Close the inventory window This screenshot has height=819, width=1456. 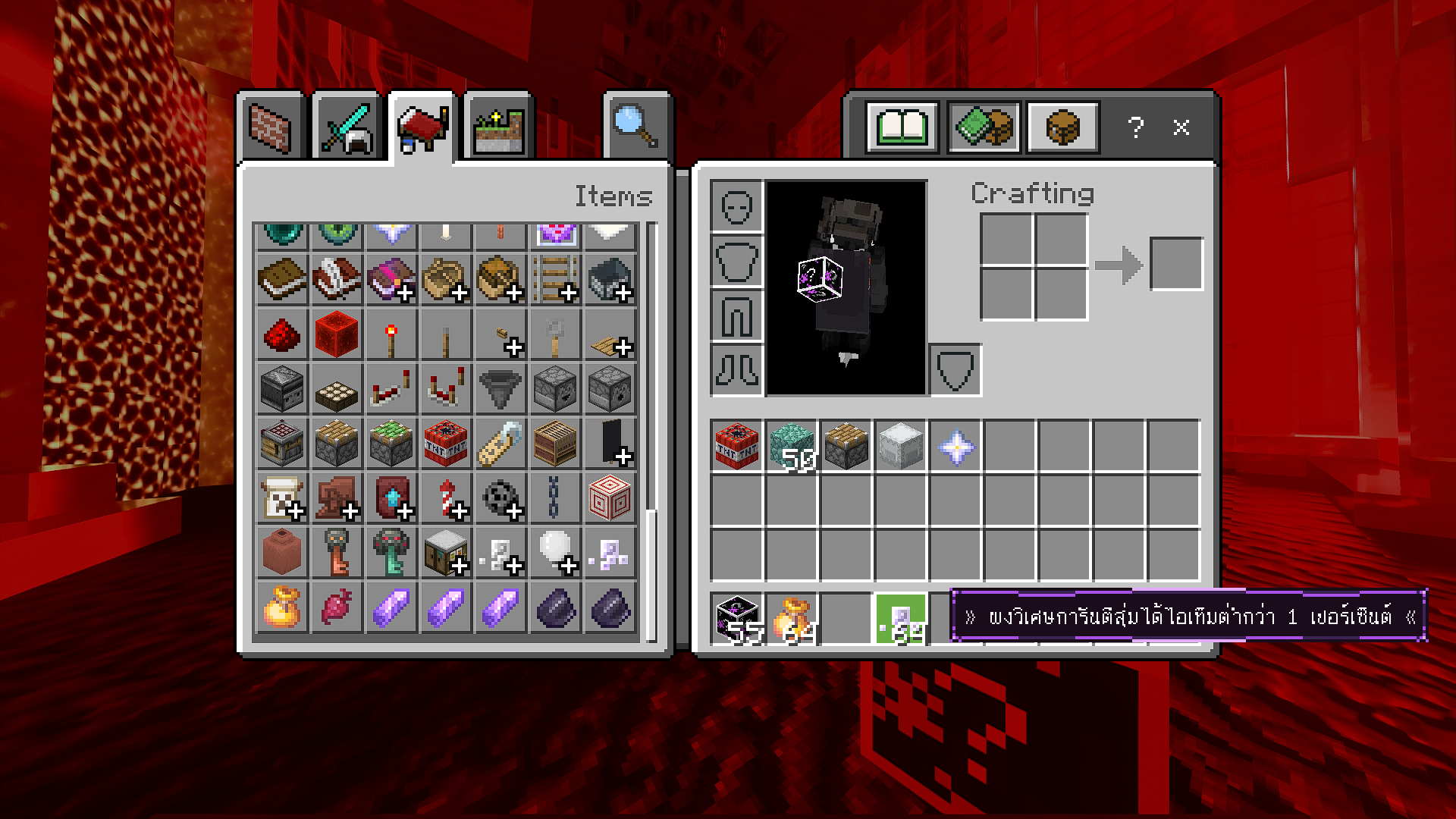pos(1181,127)
